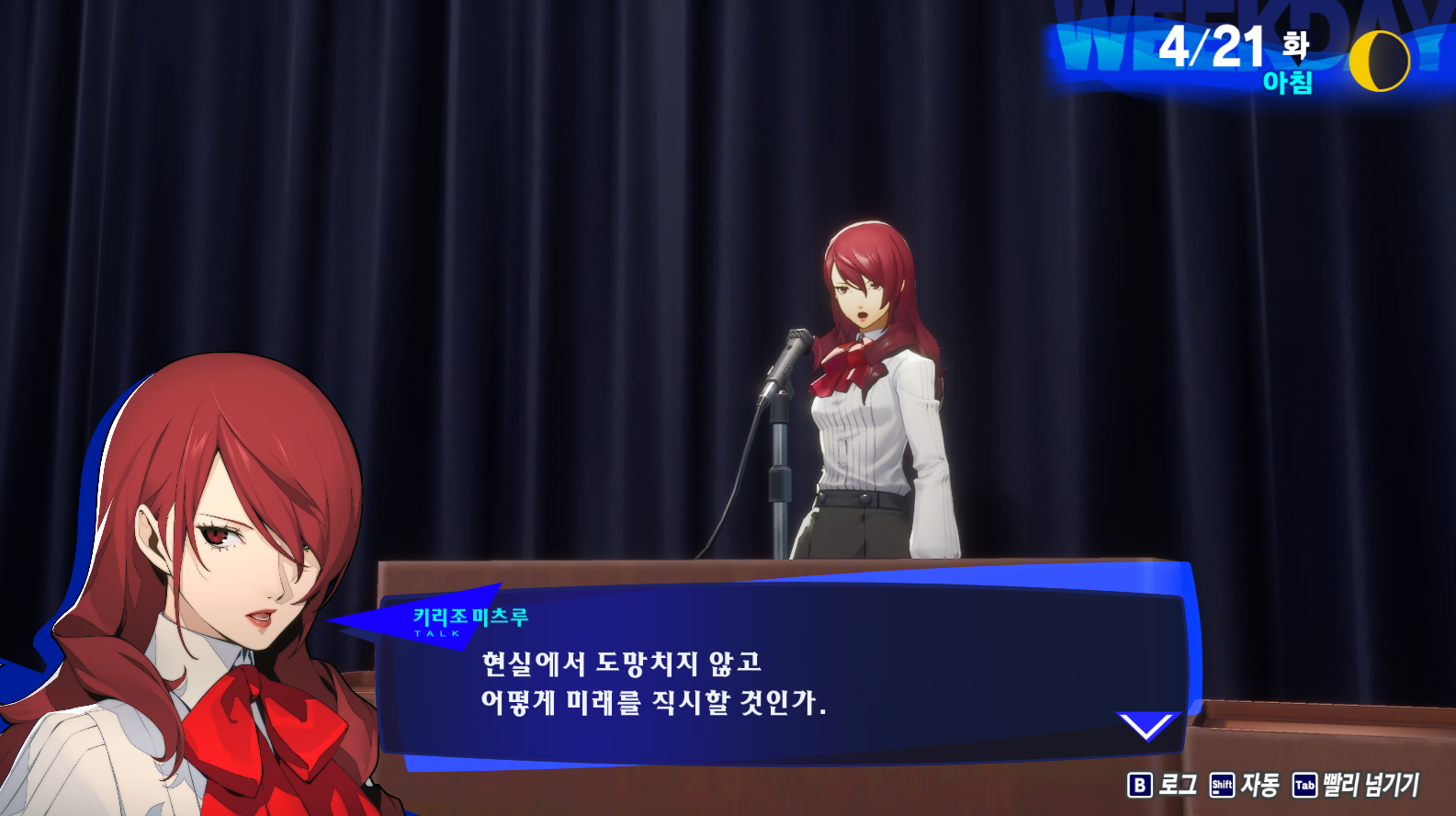
Task: Advance dialogue with the blue down arrow
Action: (x=1146, y=725)
